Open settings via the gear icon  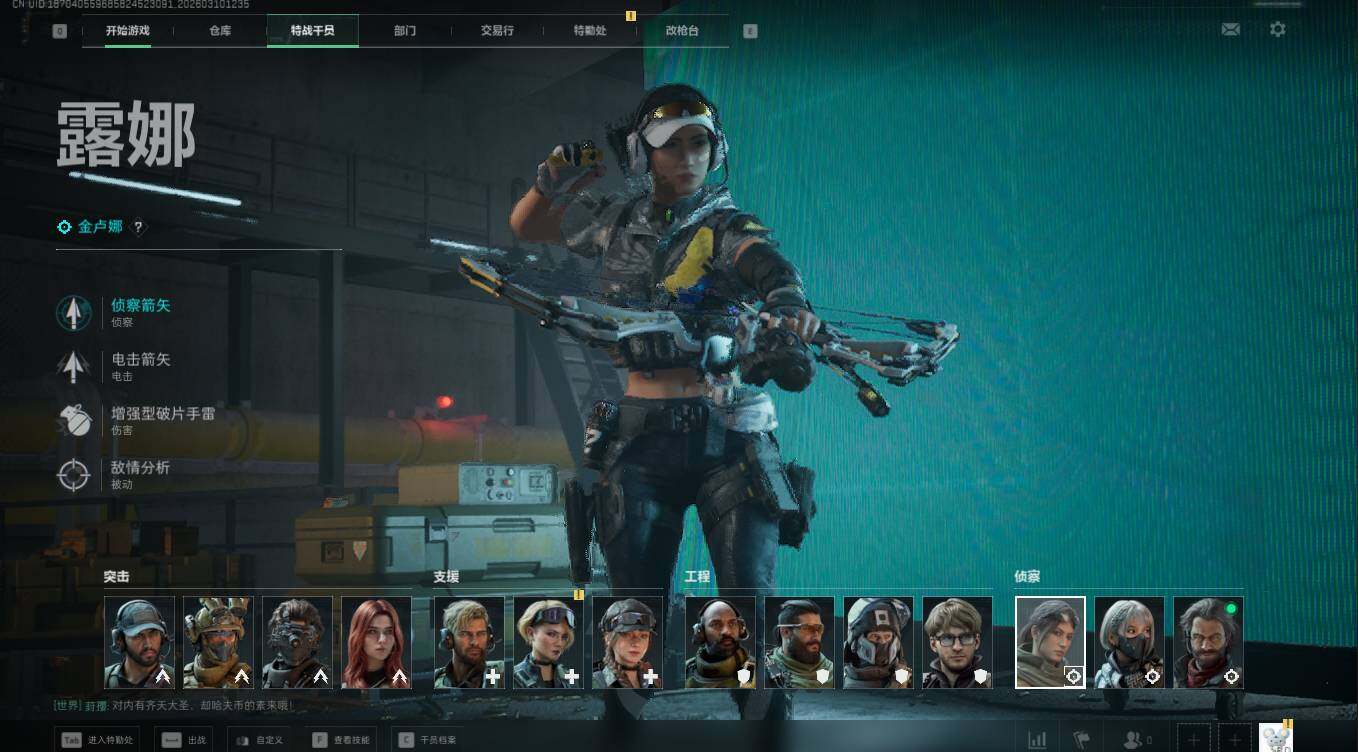[1278, 30]
